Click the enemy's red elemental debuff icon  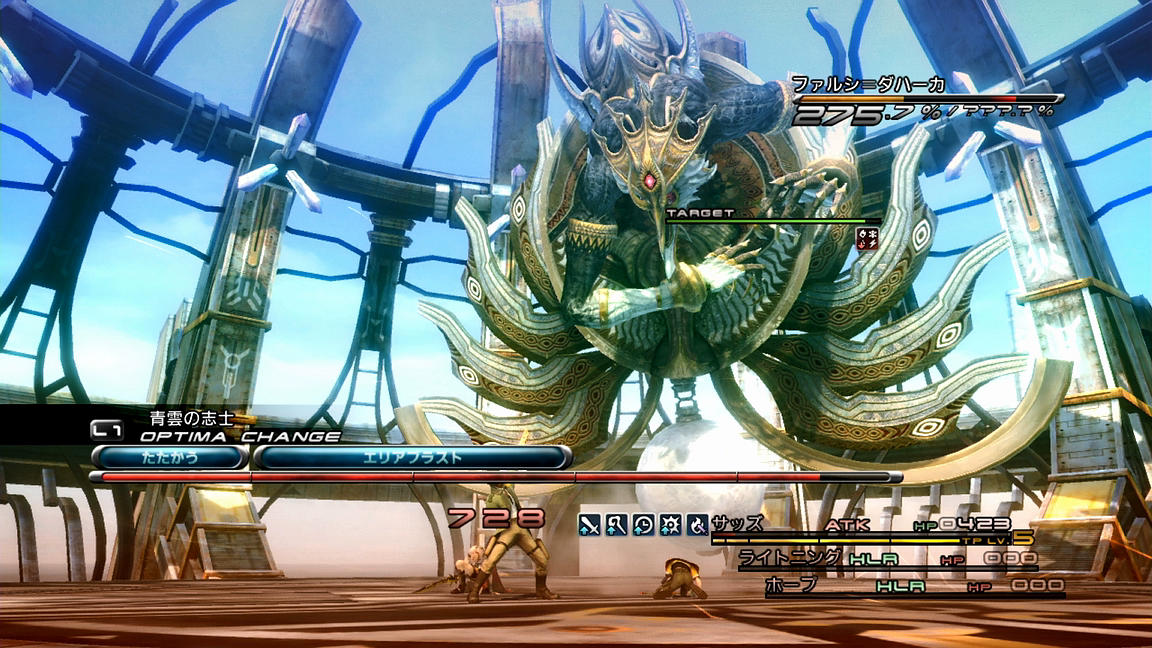pyautogui.click(x=867, y=237)
